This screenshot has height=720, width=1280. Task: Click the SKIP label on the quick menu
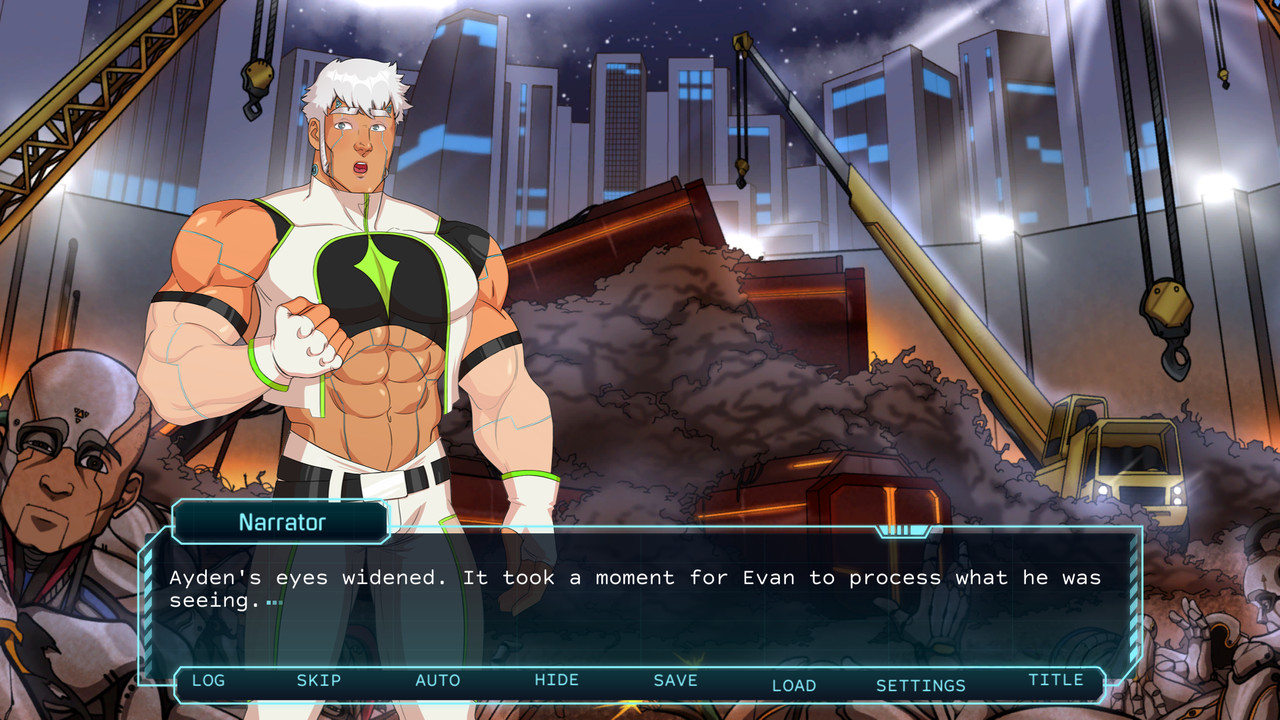click(320, 681)
